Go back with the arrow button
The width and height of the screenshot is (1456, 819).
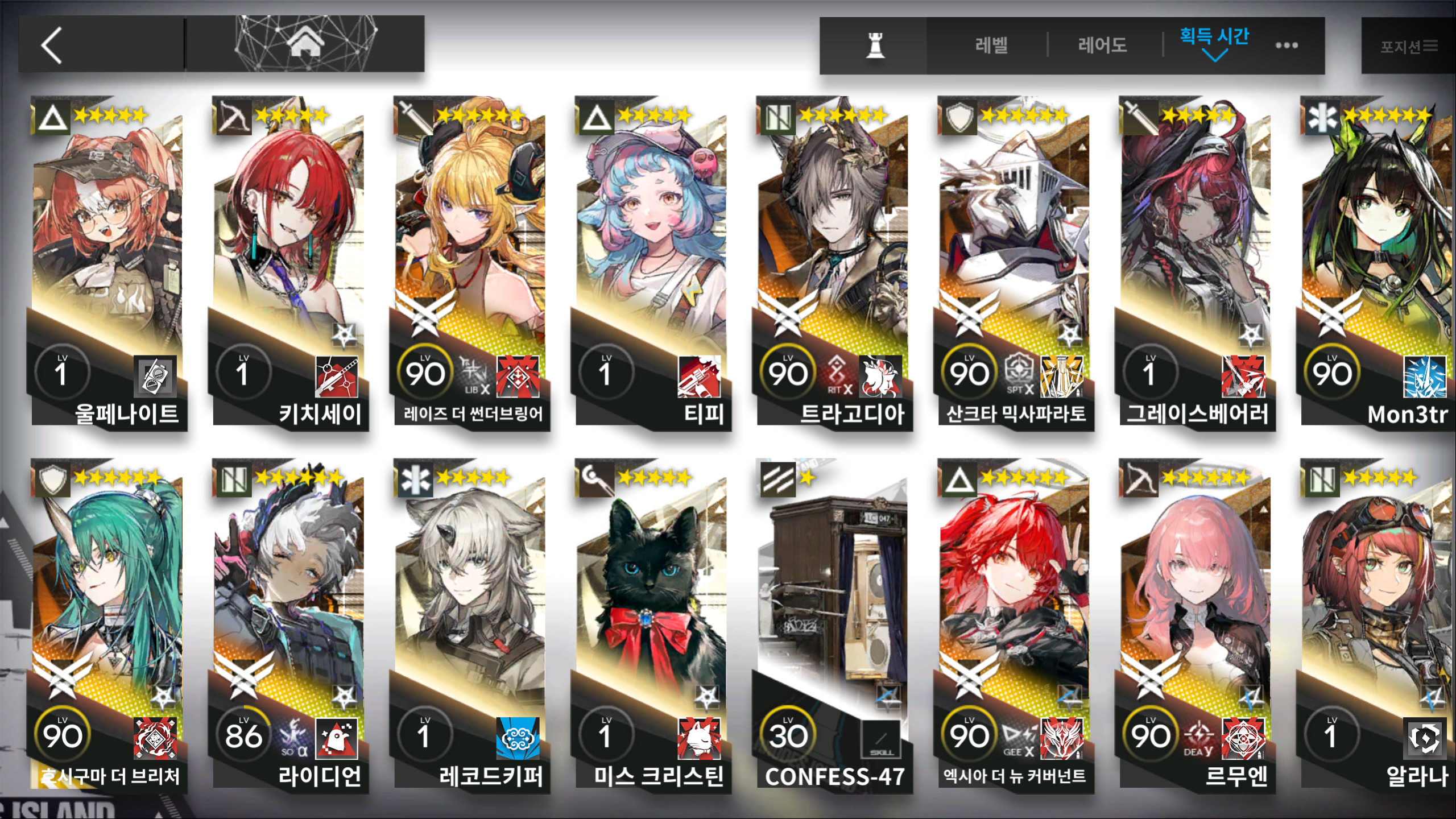click(x=52, y=45)
